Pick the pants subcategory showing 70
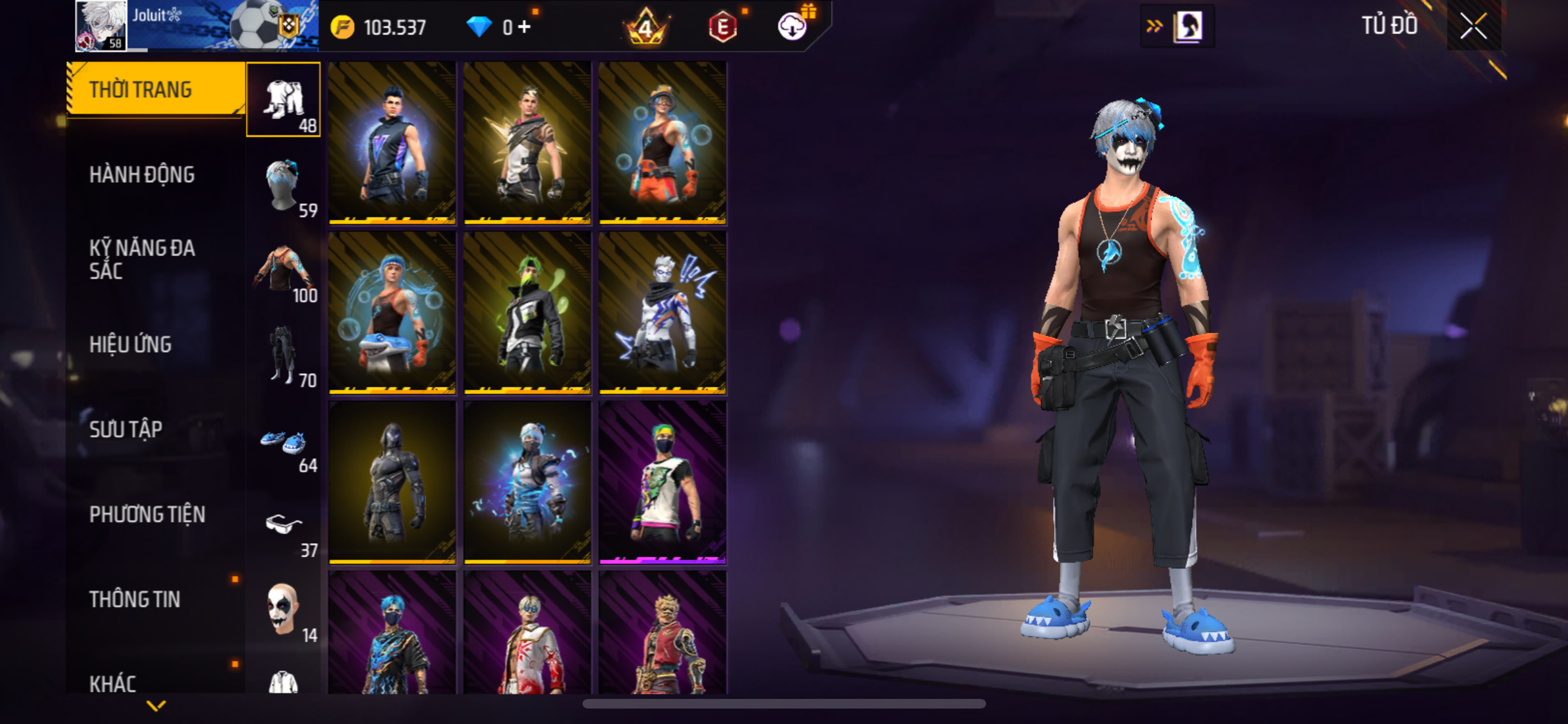The image size is (1568, 724). coord(283,355)
